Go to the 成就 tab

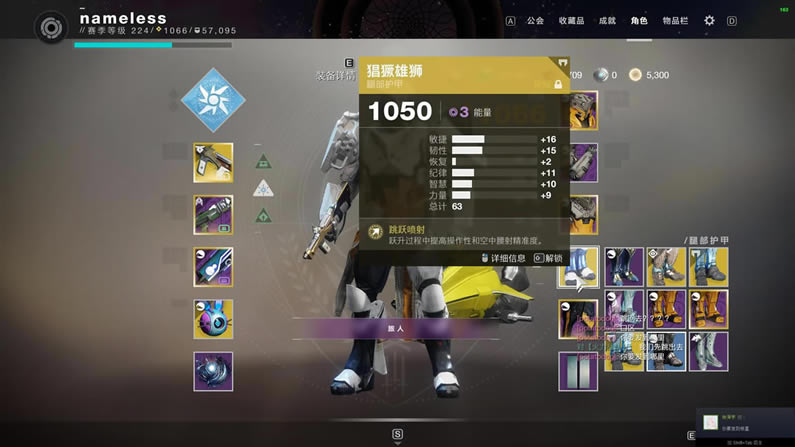pos(607,20)
